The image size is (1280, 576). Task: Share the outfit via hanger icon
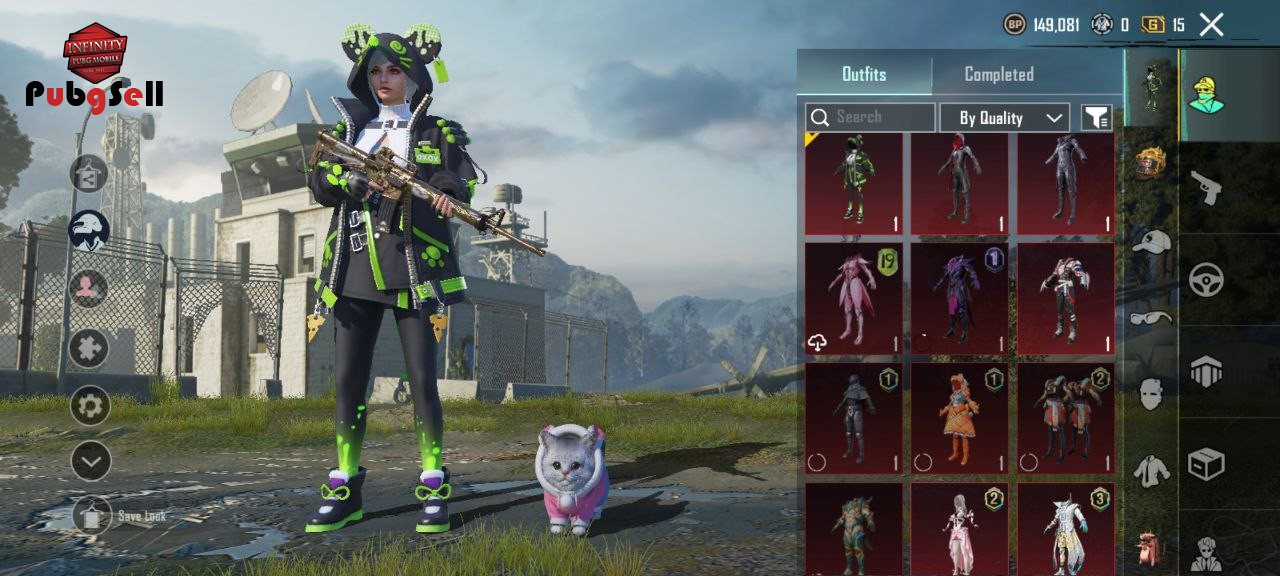[89, 174]
